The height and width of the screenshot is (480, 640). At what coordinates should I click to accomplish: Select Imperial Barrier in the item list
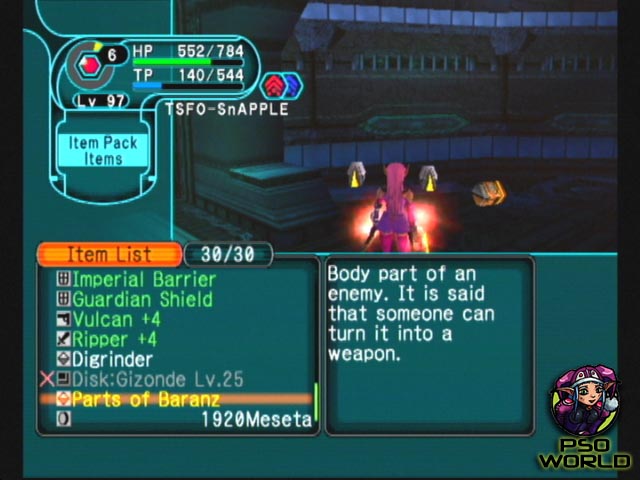pyautogui.click(x=143, y=280)
